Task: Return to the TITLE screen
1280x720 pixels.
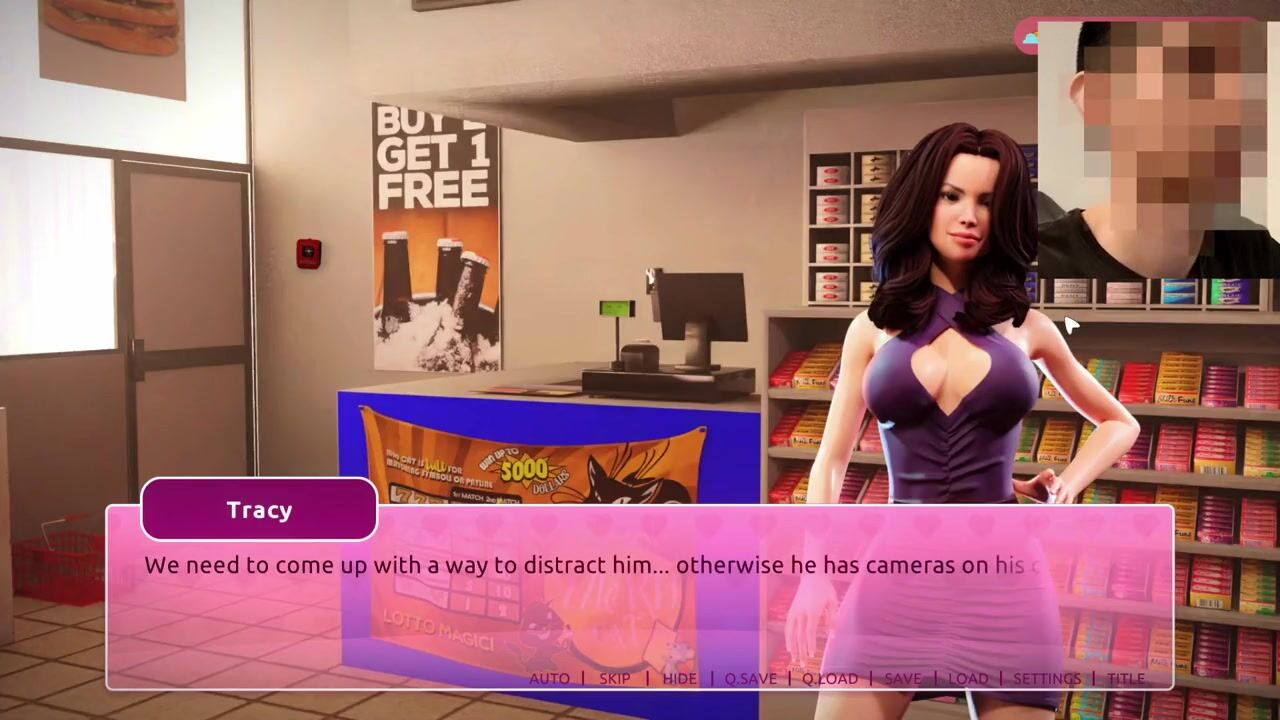Action: (1126, 678)
